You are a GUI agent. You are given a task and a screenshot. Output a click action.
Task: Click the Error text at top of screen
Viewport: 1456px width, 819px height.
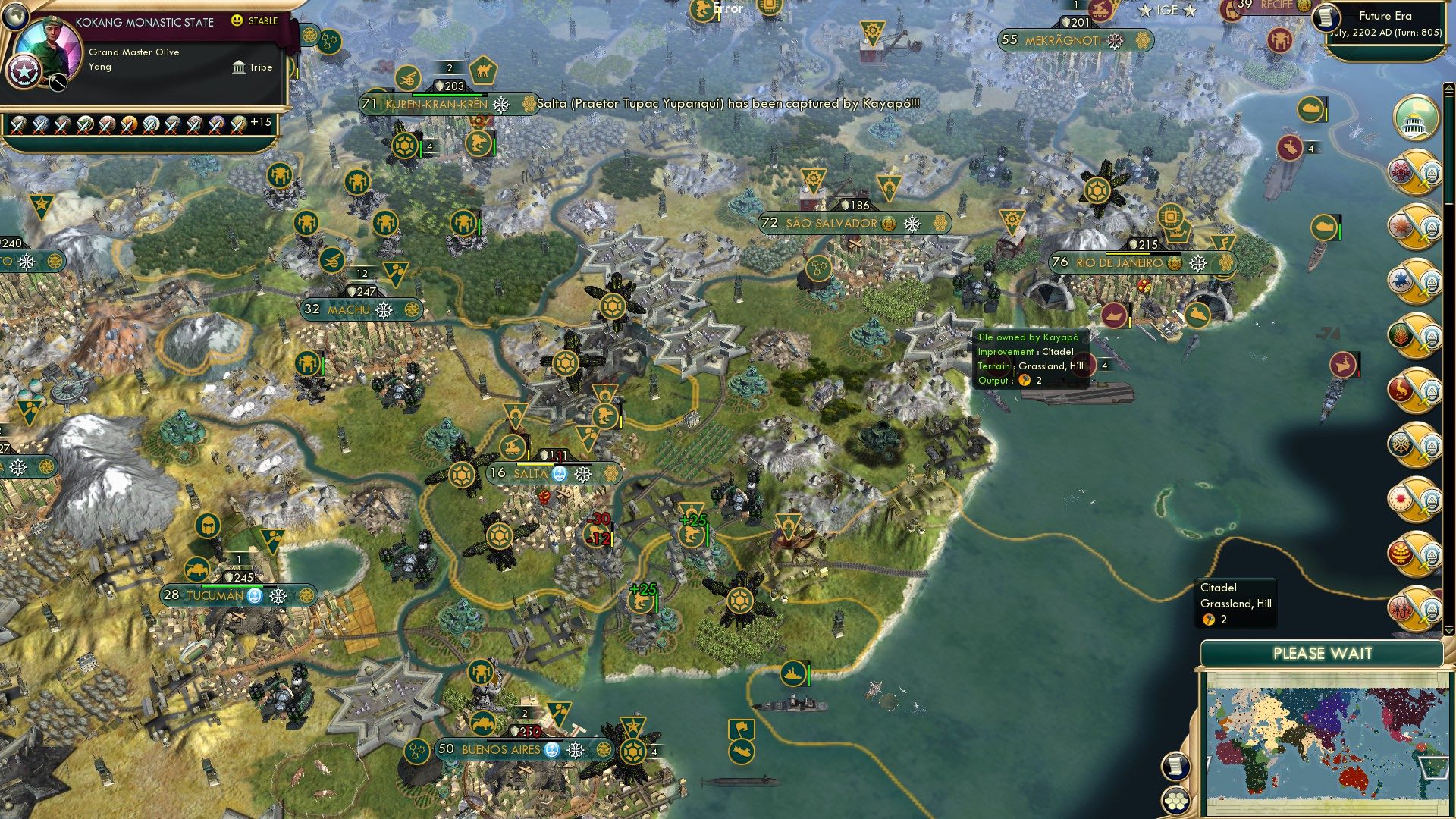(x=727, y=9)
